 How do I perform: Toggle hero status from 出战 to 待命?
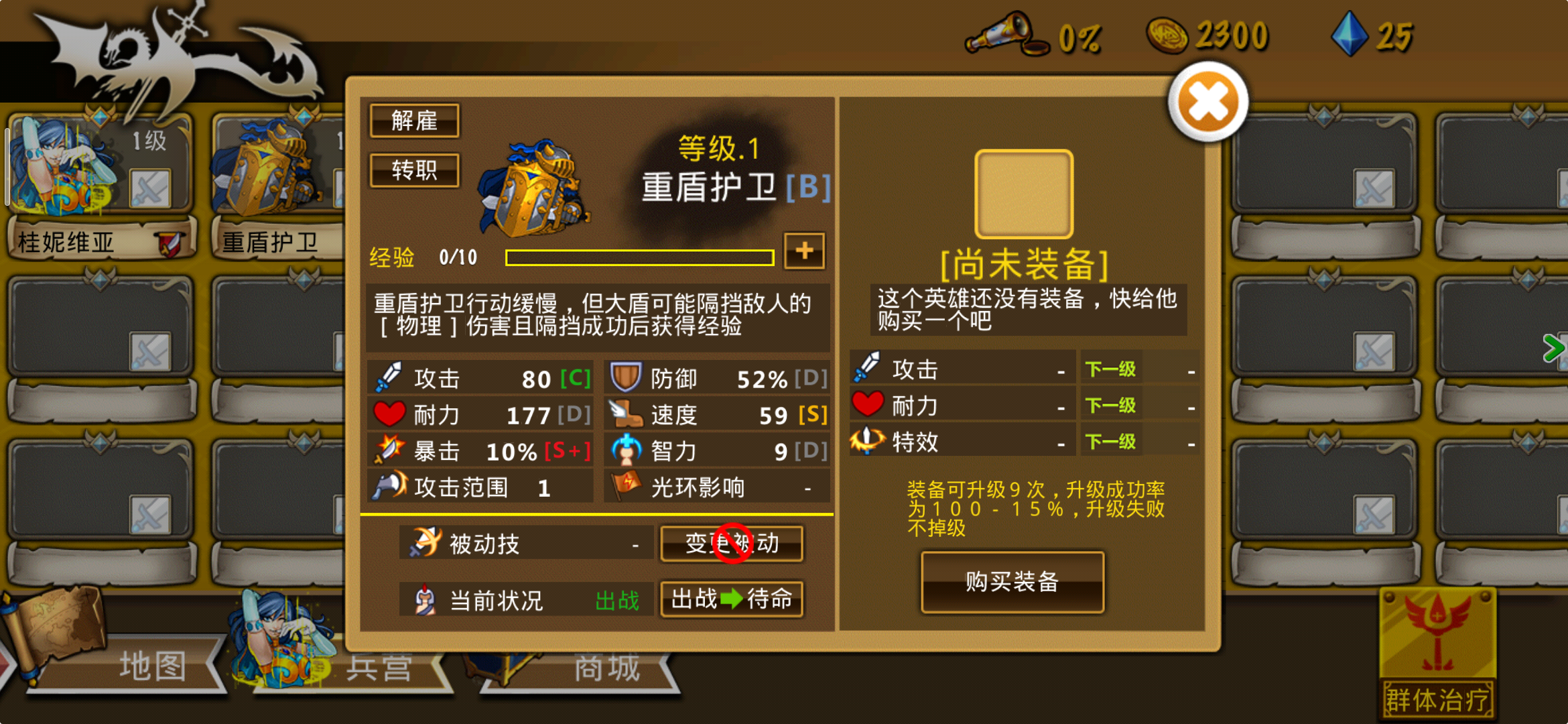(731, 599)
